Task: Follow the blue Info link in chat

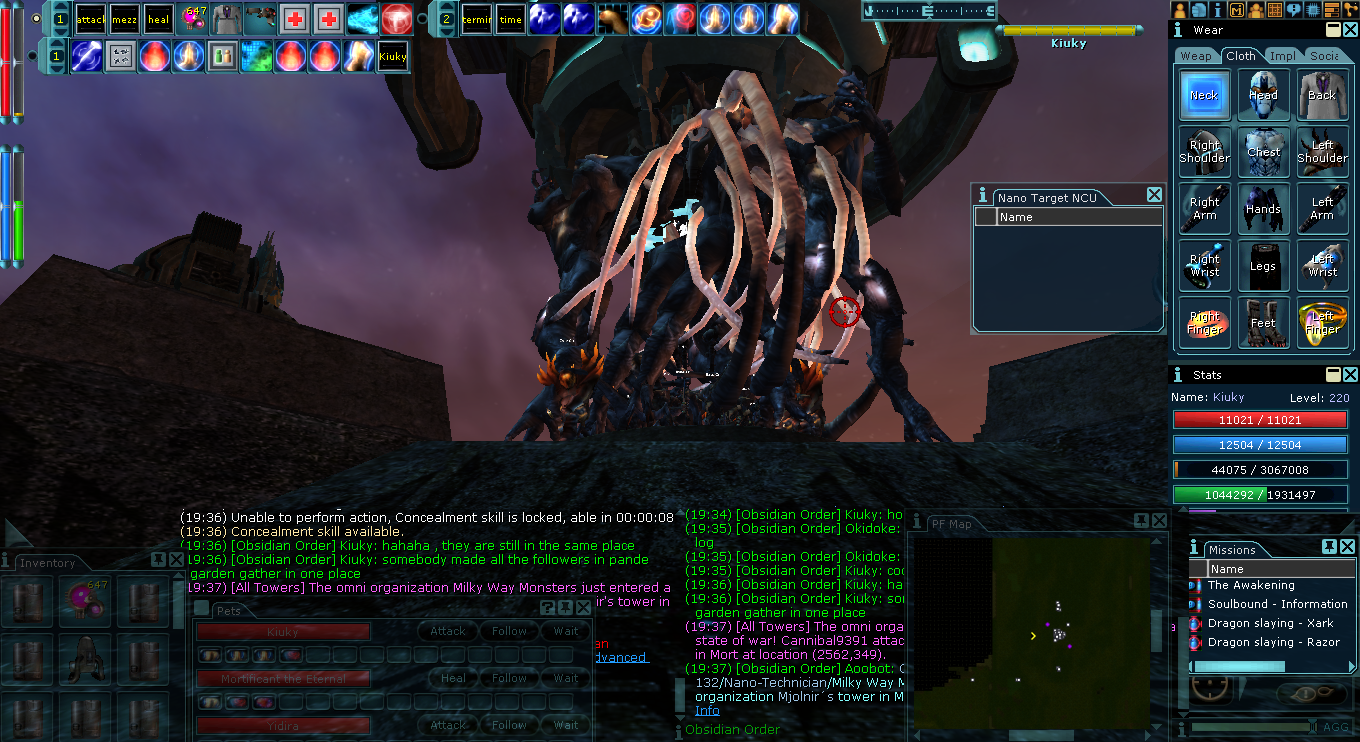Action: tap(707, 711)
